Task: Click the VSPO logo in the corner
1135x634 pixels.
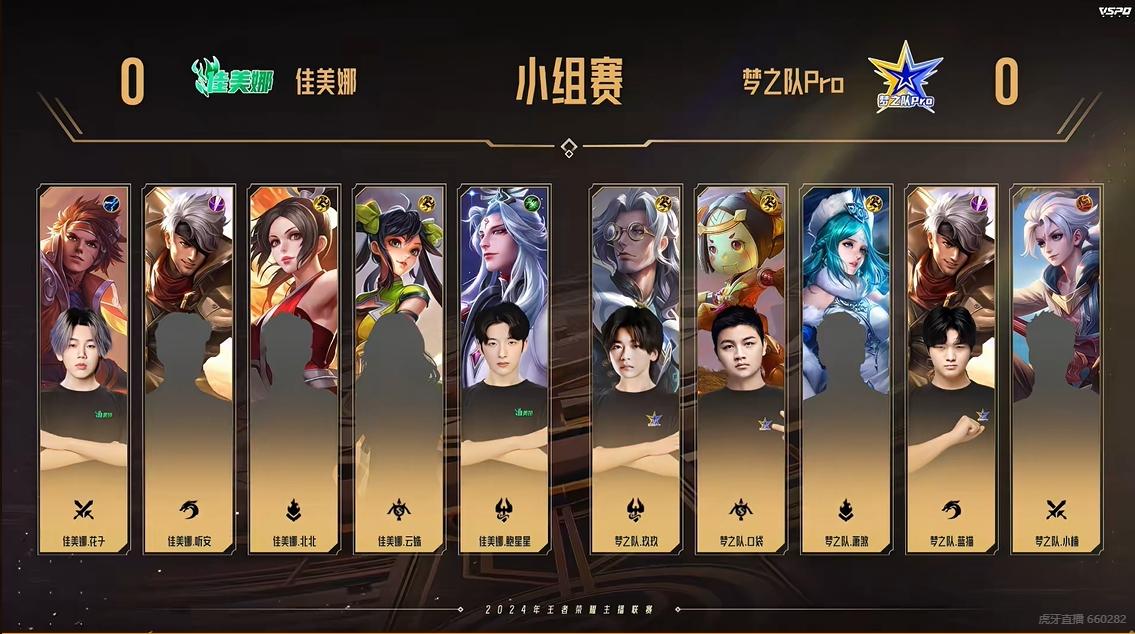Action: (x=1113, y=11)
